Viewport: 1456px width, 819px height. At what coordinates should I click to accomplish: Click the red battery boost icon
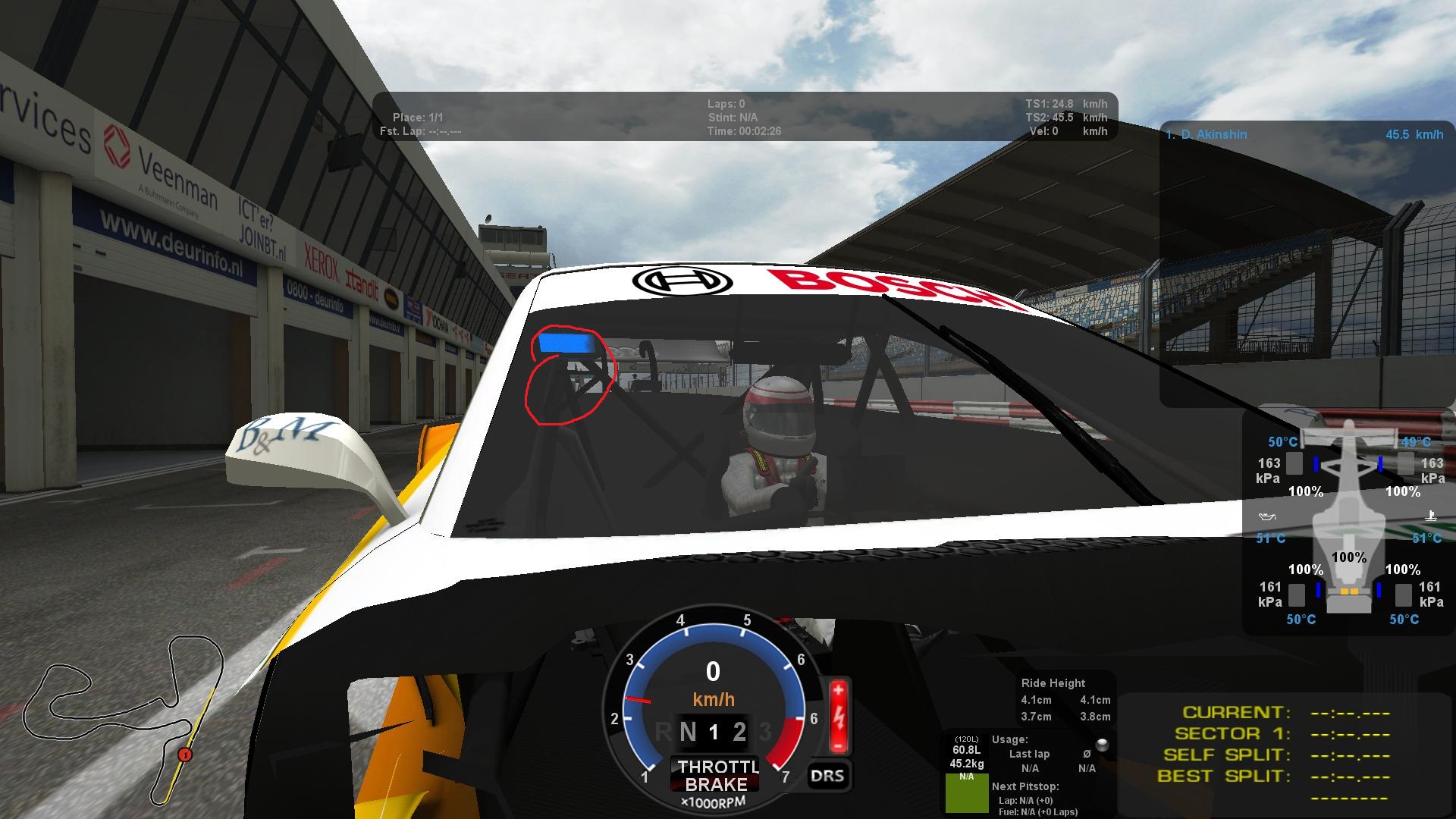point(838,716)
